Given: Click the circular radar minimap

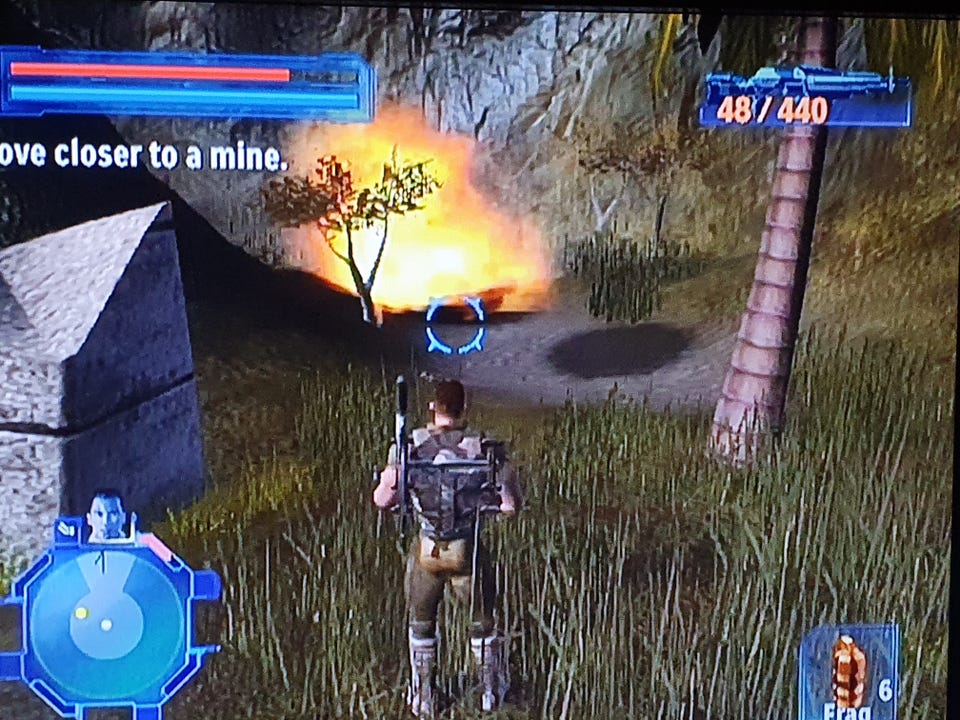Looking at the screenshot, I should (x=105, y=620).
